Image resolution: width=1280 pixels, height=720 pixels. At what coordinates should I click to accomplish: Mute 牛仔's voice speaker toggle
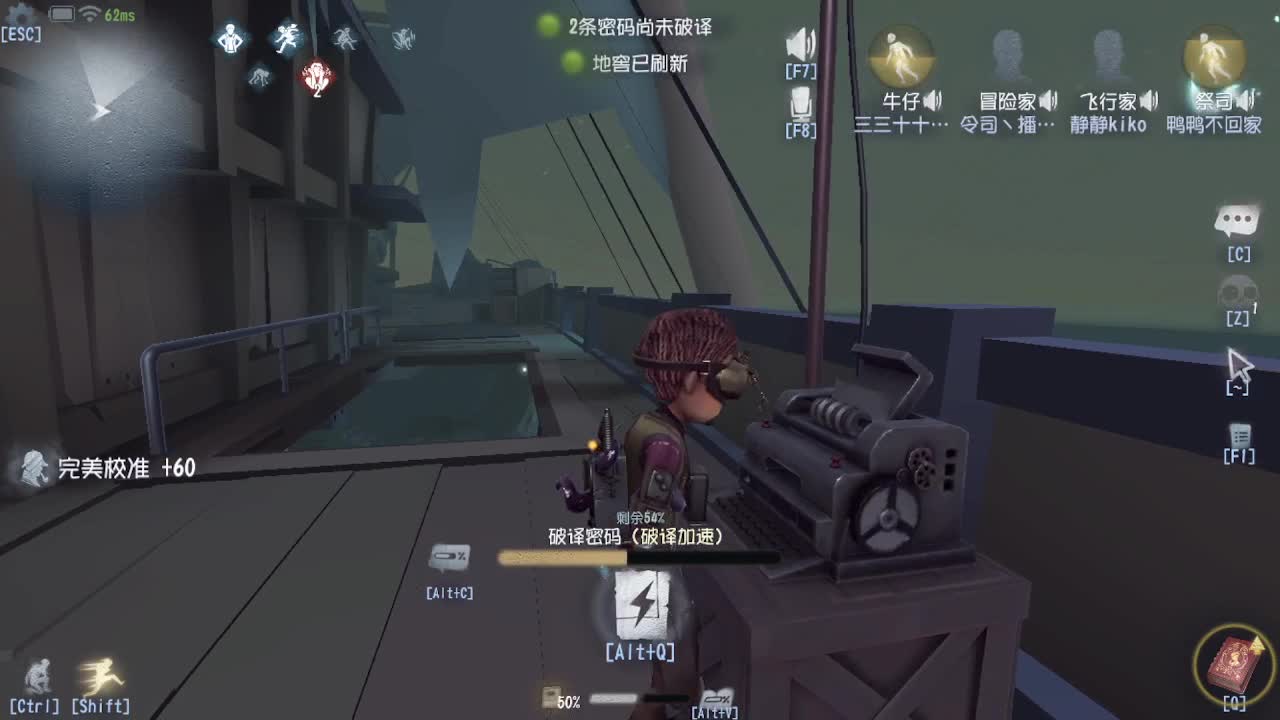click(932, 100)
